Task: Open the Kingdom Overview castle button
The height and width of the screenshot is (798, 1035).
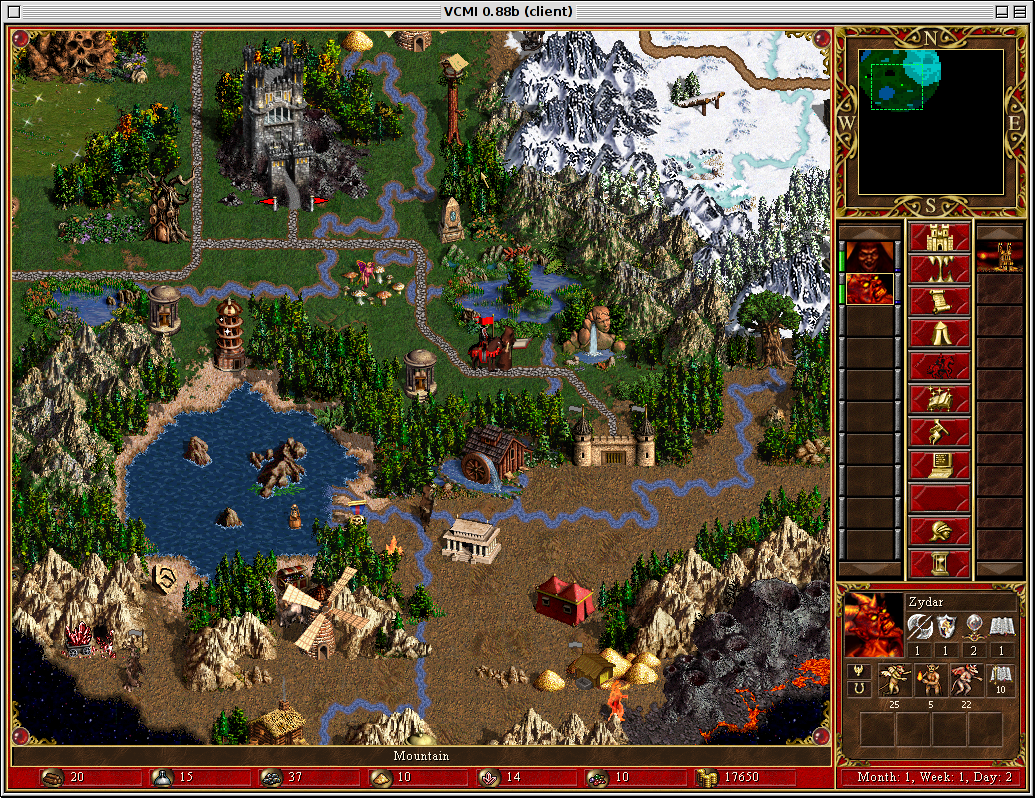Action: pyautogui.click(x=939, y=239)
